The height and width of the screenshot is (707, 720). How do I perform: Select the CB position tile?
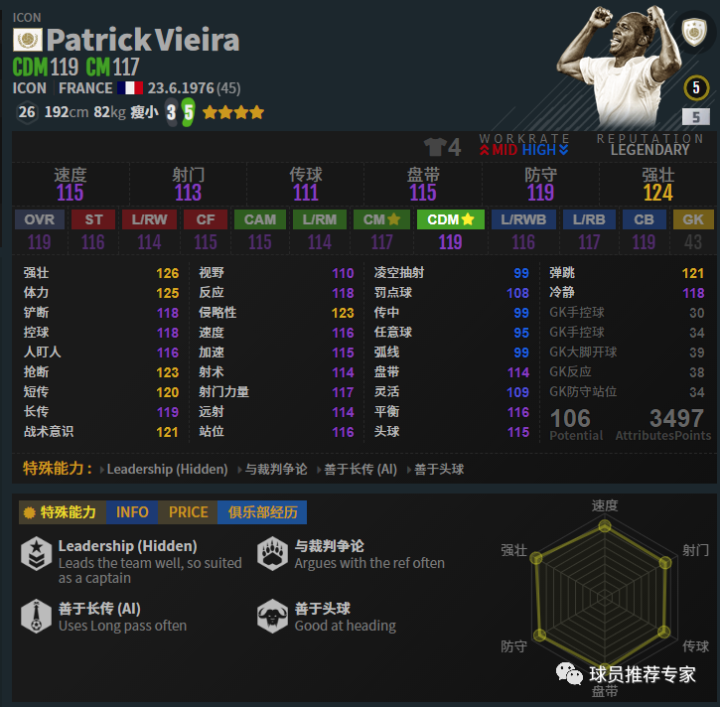click(643, 219)
